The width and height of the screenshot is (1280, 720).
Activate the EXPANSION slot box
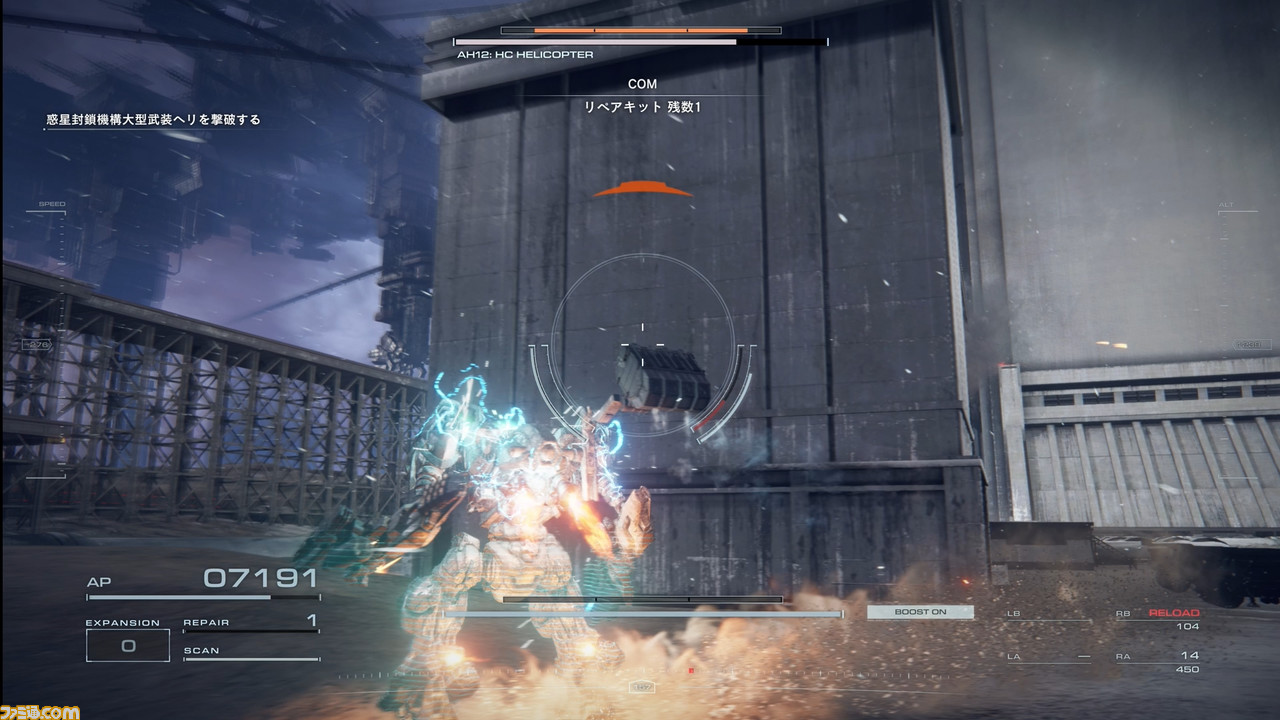[128, 645]
